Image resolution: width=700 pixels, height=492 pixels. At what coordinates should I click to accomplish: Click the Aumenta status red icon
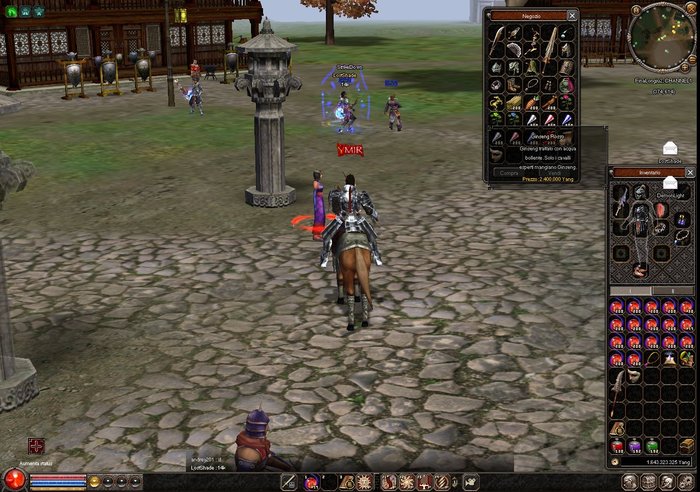37,446
